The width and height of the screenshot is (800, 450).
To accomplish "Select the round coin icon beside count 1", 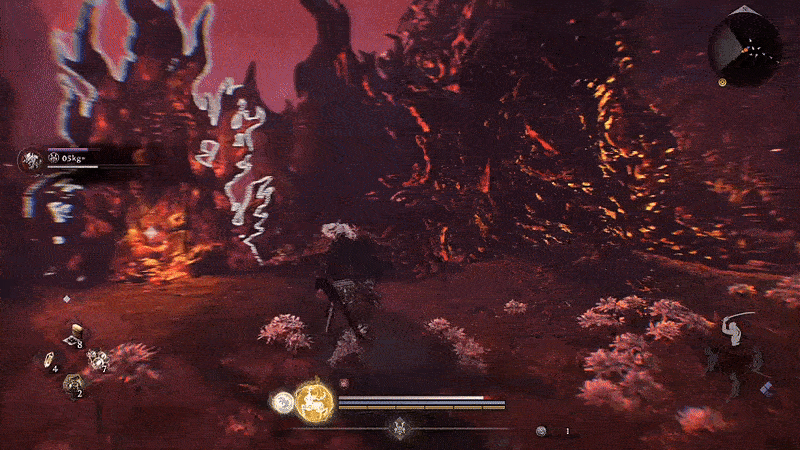I will pyautogui.click(x=542, y=431).
